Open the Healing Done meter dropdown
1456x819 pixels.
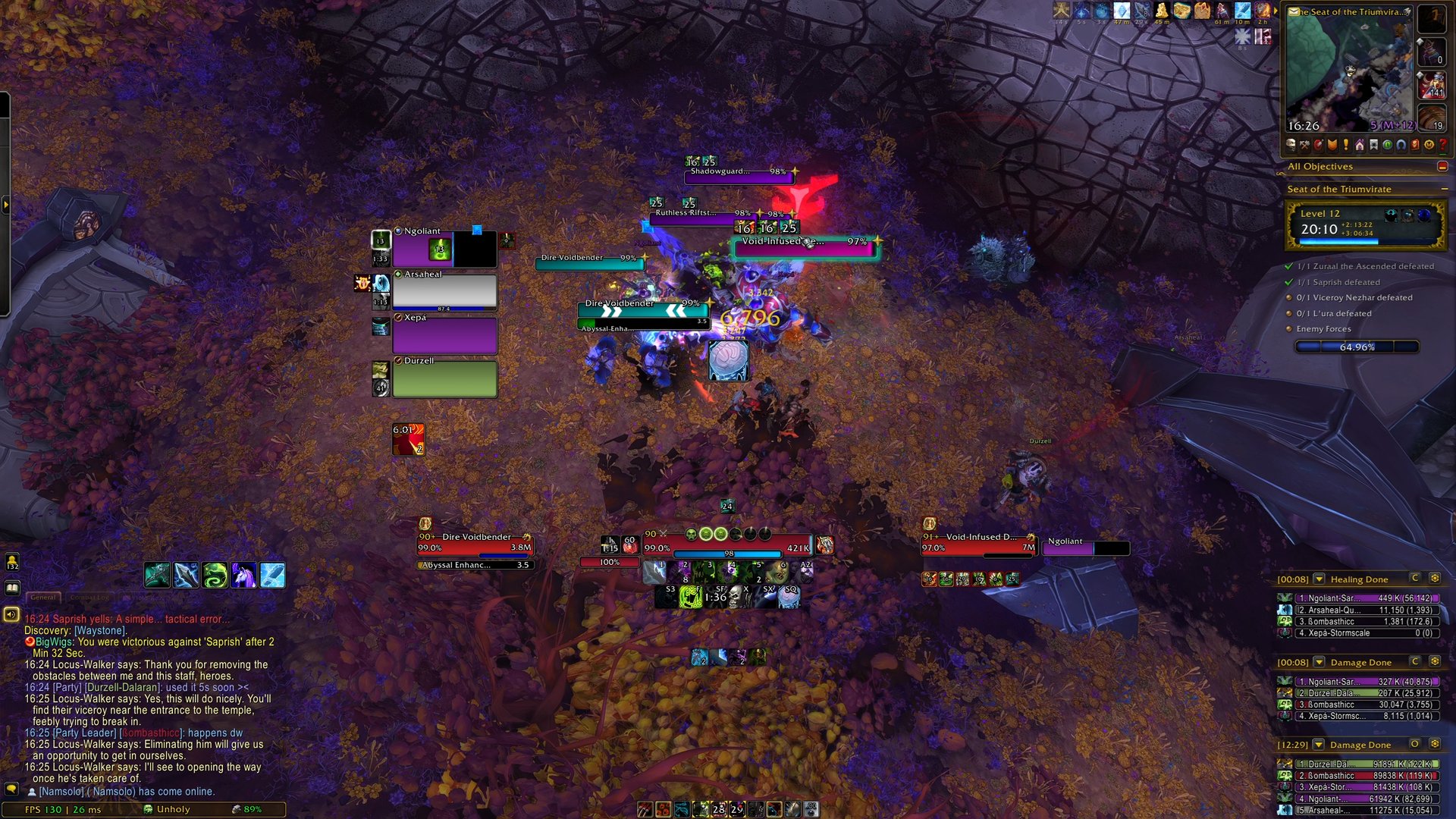(x=1319, y=579)
